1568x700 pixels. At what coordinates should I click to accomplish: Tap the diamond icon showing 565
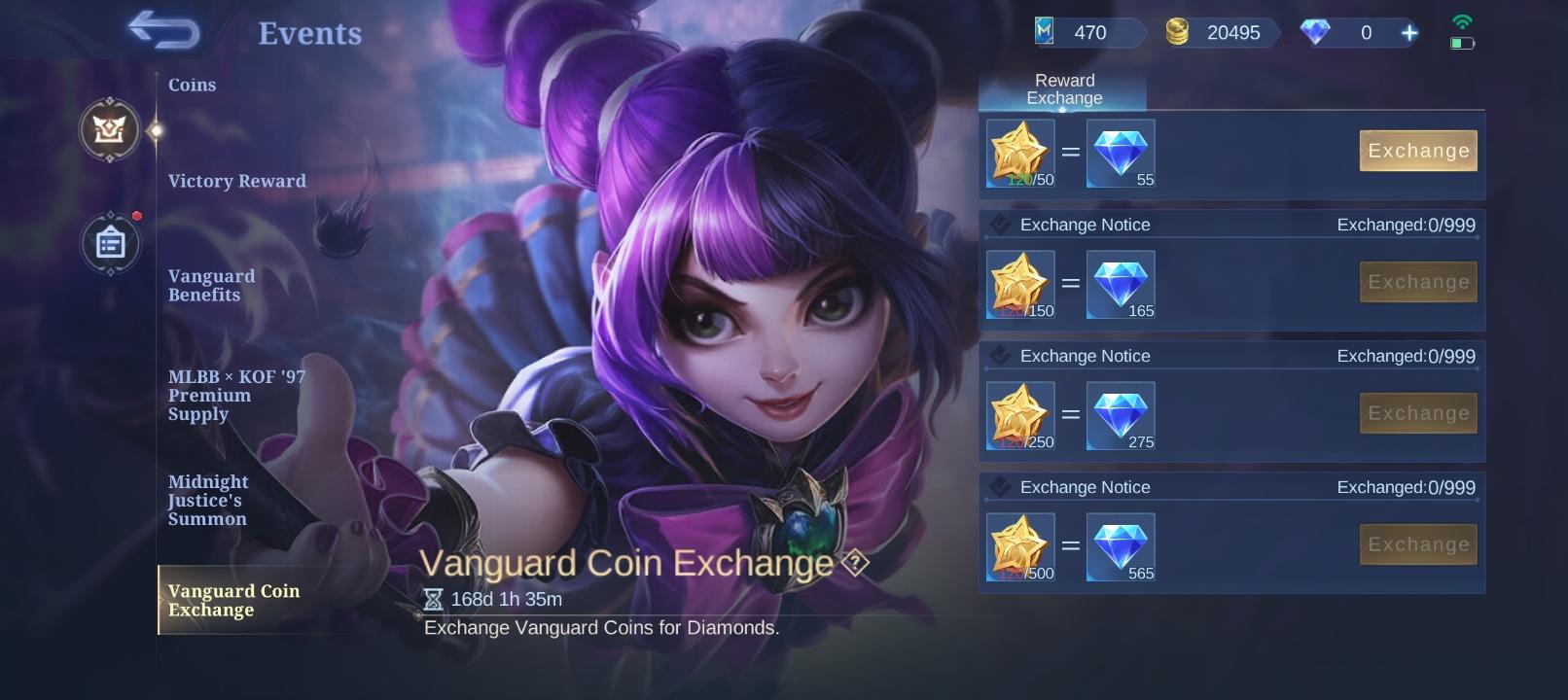coord(1120,542)
